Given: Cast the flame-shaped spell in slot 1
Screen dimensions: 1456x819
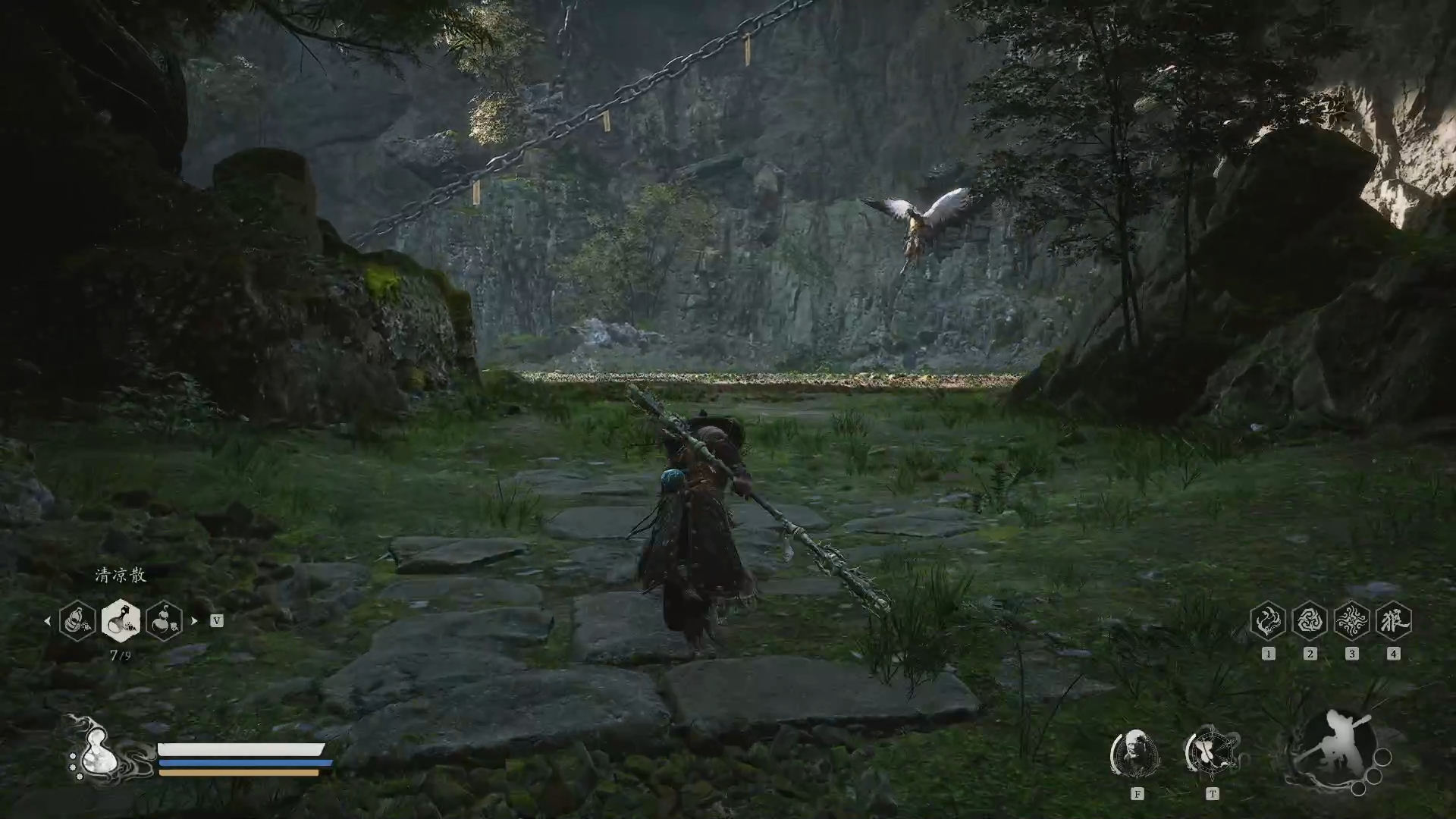Looking at the screenshot, I should coord(1268,621).
